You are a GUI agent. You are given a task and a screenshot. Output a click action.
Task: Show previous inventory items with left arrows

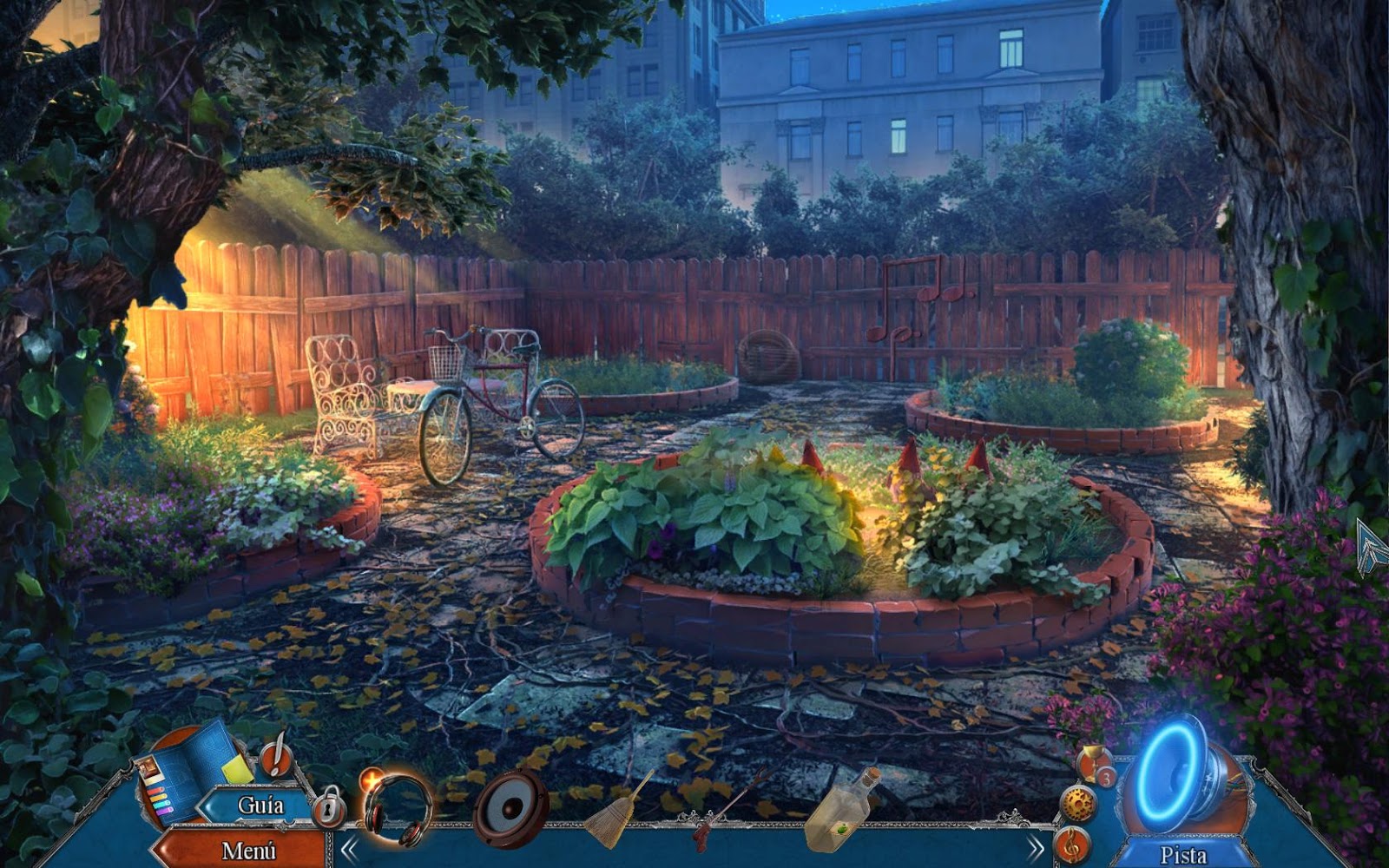[x=349, y=848]
